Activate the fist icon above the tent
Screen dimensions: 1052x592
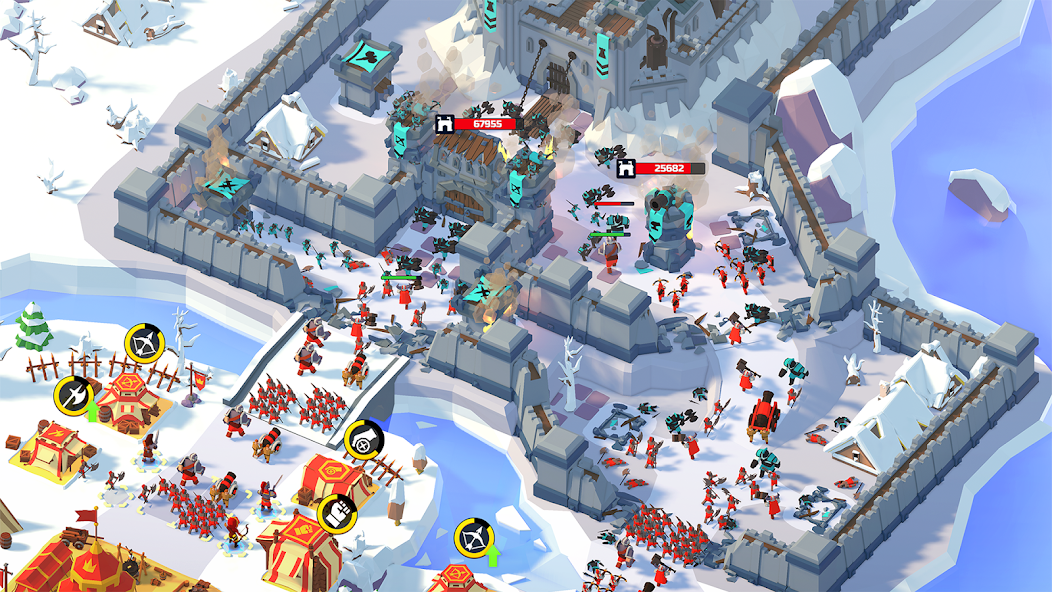[x=335, y=512]
